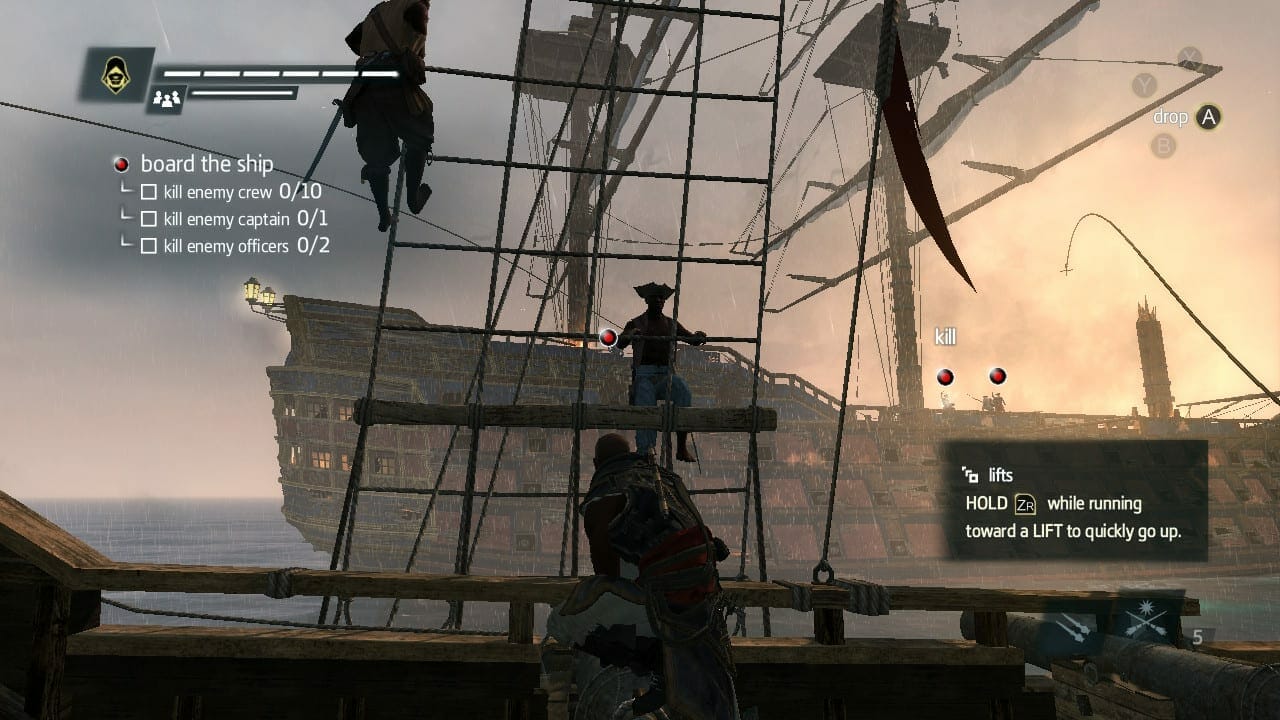
Task: Tick the kill enemy officers checkbox
Action: click(x=149, y=246)
